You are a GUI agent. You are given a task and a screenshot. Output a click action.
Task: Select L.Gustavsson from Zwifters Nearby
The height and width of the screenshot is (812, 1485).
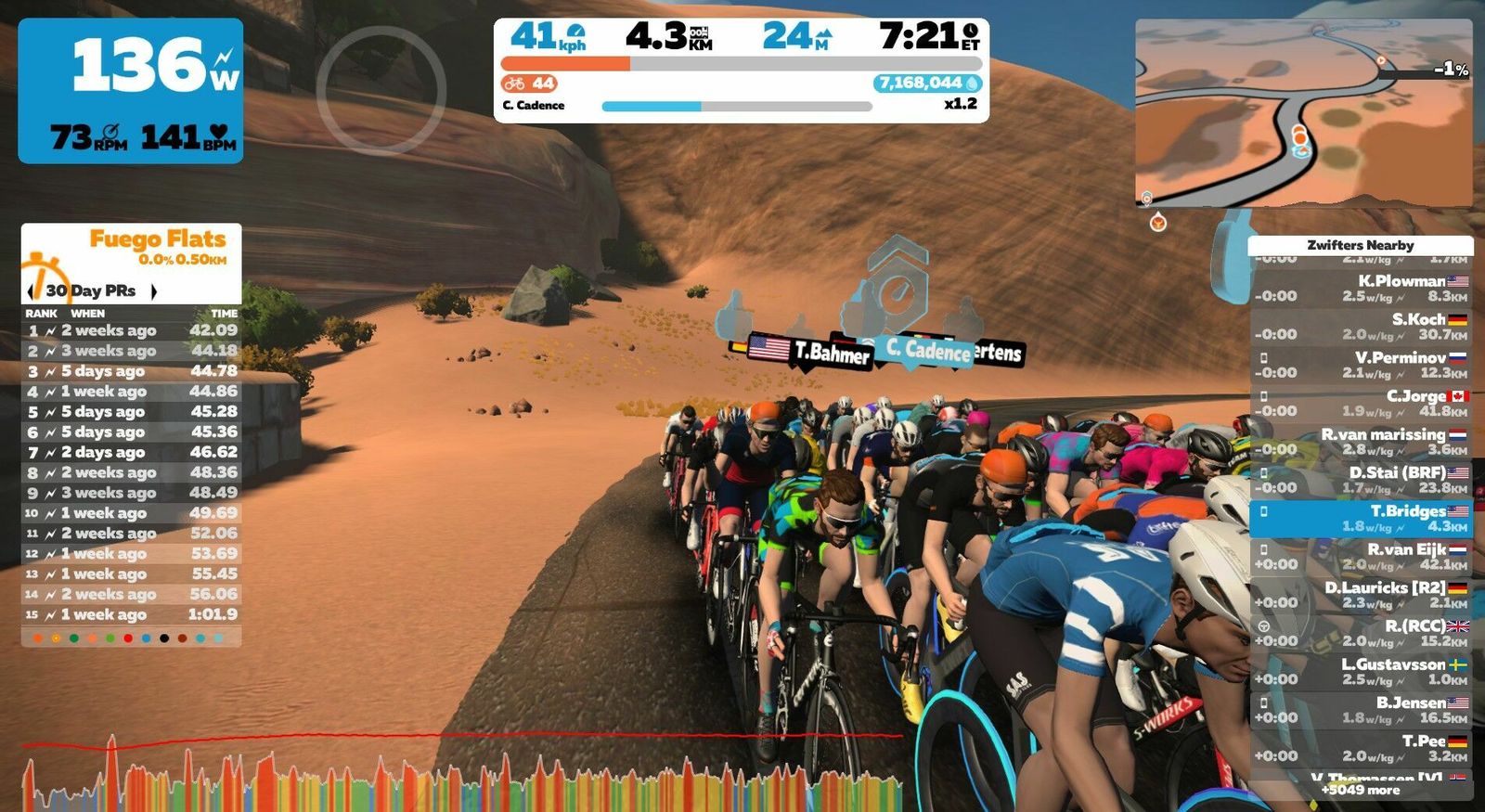[x=1360, y=672]
